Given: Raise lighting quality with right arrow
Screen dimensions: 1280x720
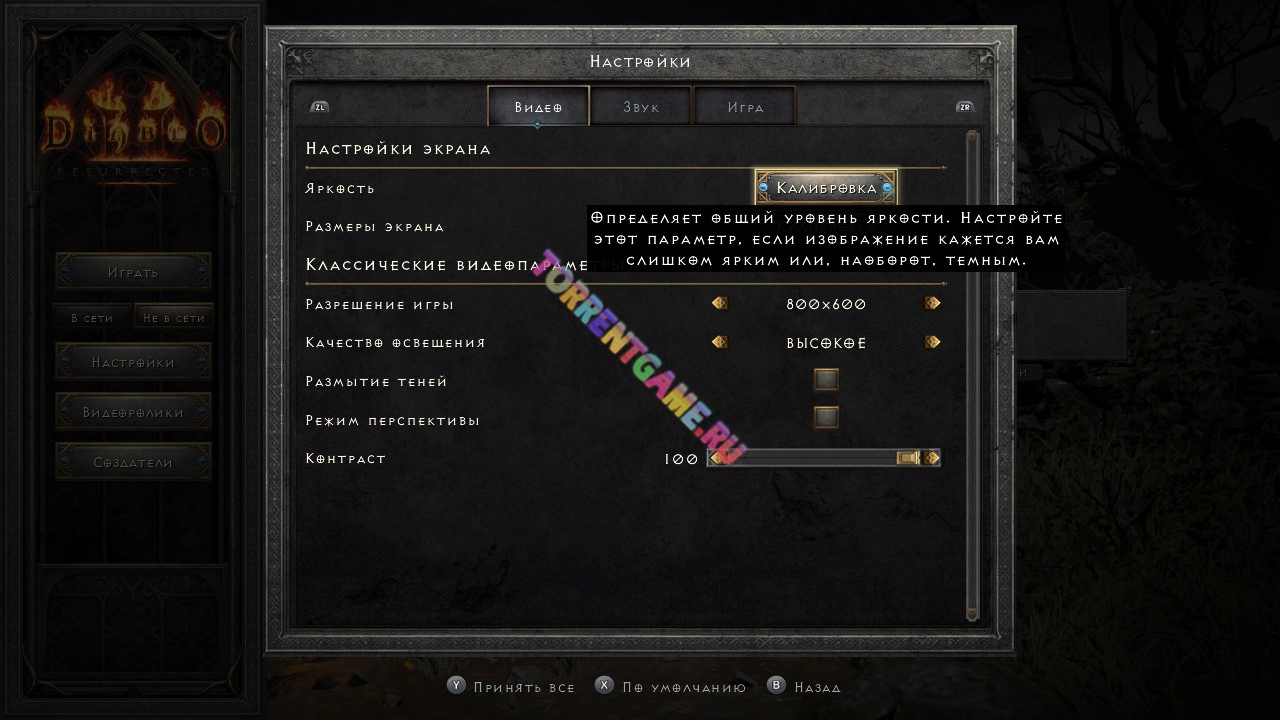Looking at the screenshot, I should [x=932, y=342].
